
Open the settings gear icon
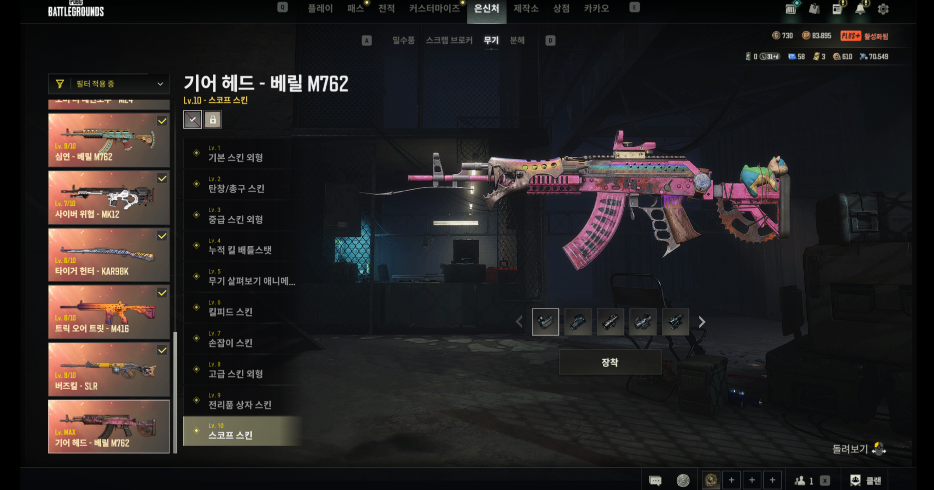pyautogui.click(x=883, y=9)
